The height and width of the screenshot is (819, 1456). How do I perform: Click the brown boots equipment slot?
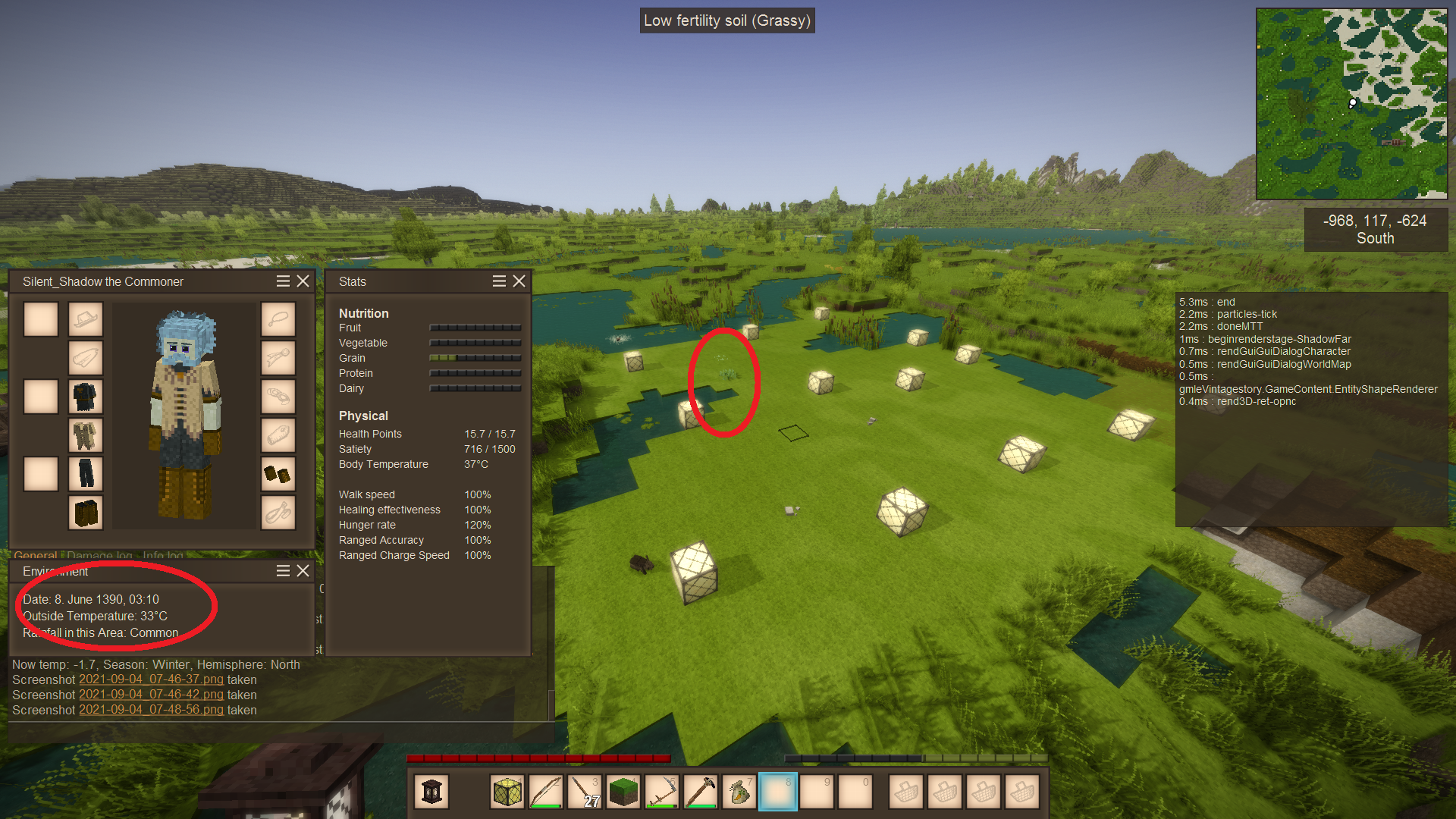86,513
